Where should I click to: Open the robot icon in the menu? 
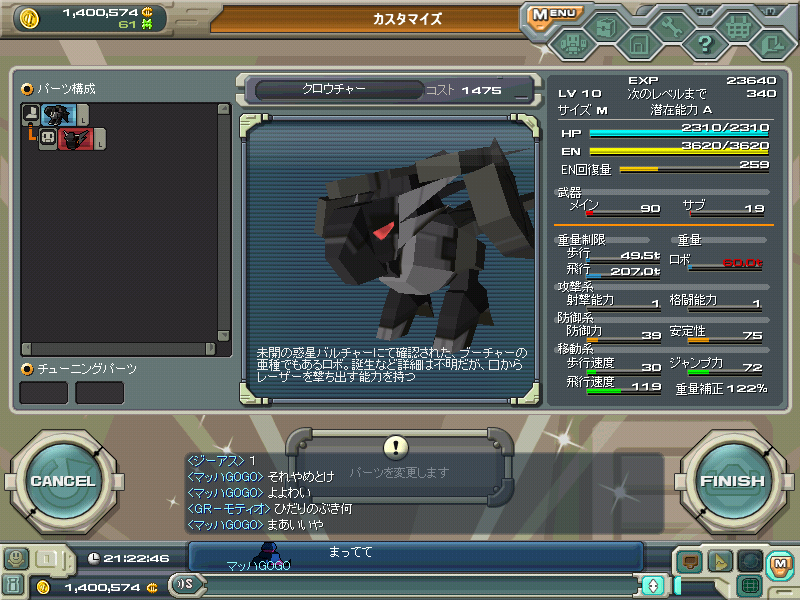click(x=572, y=44)
